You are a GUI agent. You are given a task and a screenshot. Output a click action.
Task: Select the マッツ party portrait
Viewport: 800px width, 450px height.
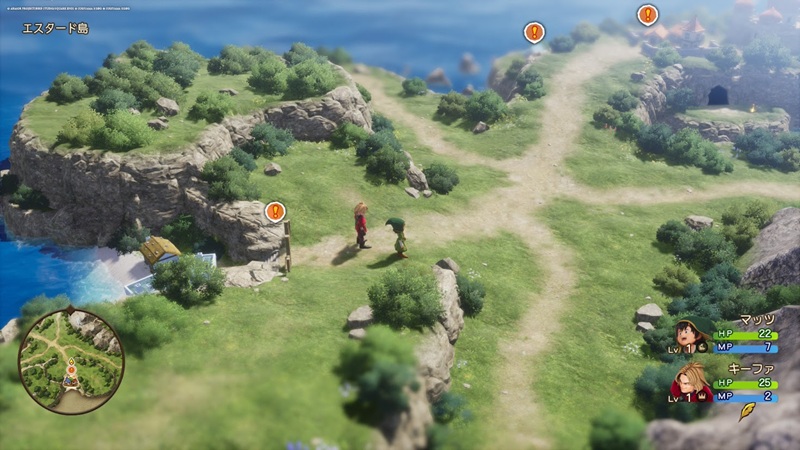(690, 334)
